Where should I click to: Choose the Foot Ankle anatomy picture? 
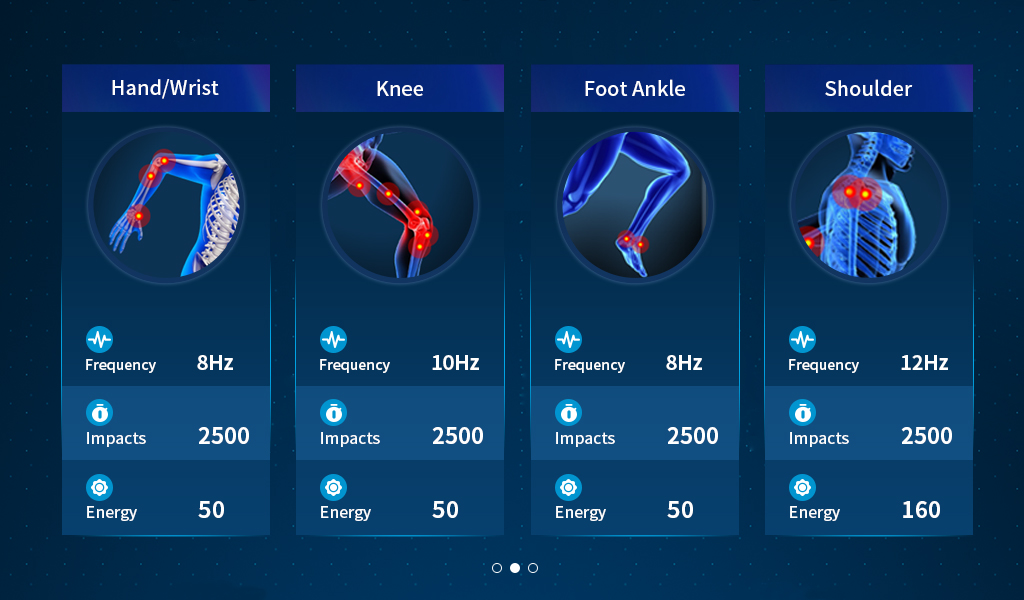click(x=634, y=207)
